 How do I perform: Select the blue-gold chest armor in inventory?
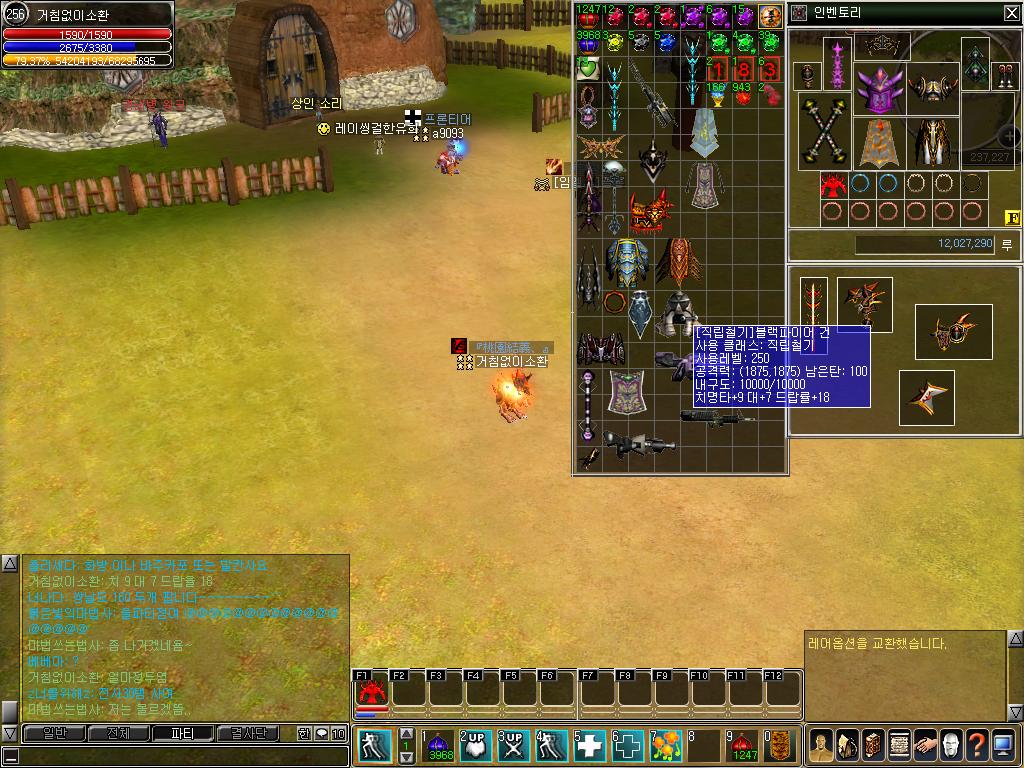pos(627,262)
